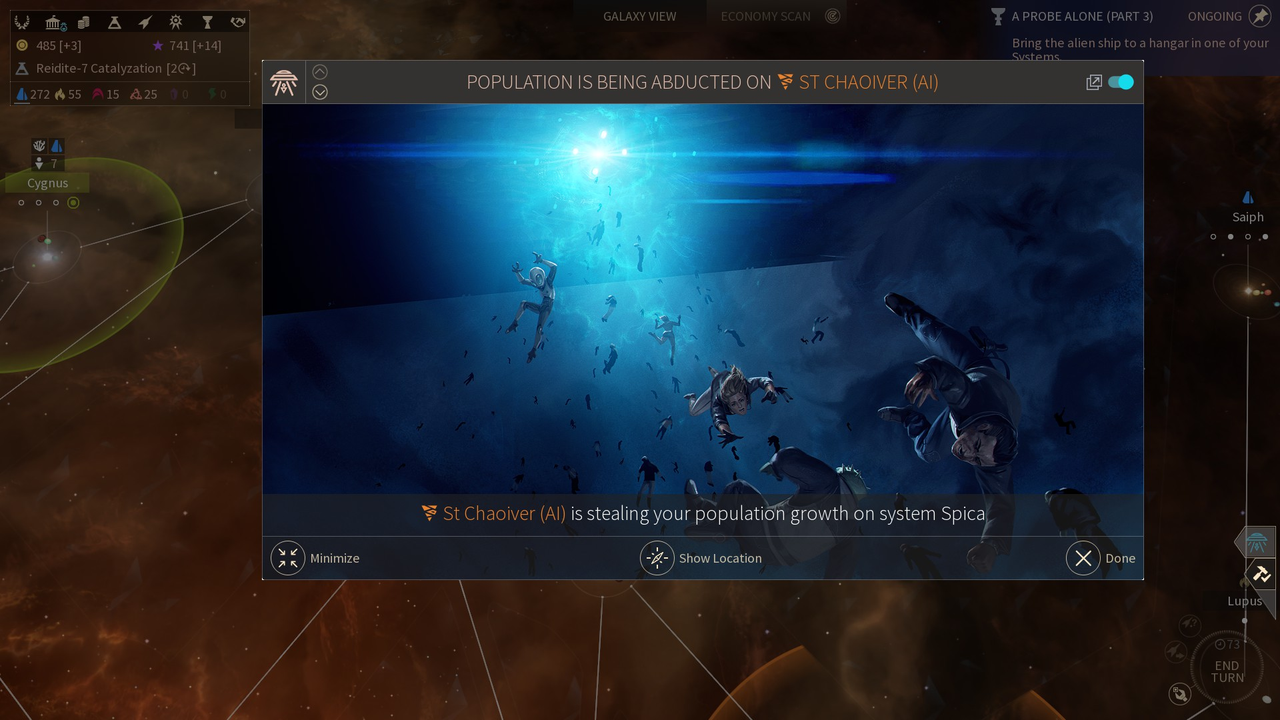Dismiss the notification with Done
Image resolution: width=1280 pixels, height=720 pixels.
click(x=1083, y=558)
